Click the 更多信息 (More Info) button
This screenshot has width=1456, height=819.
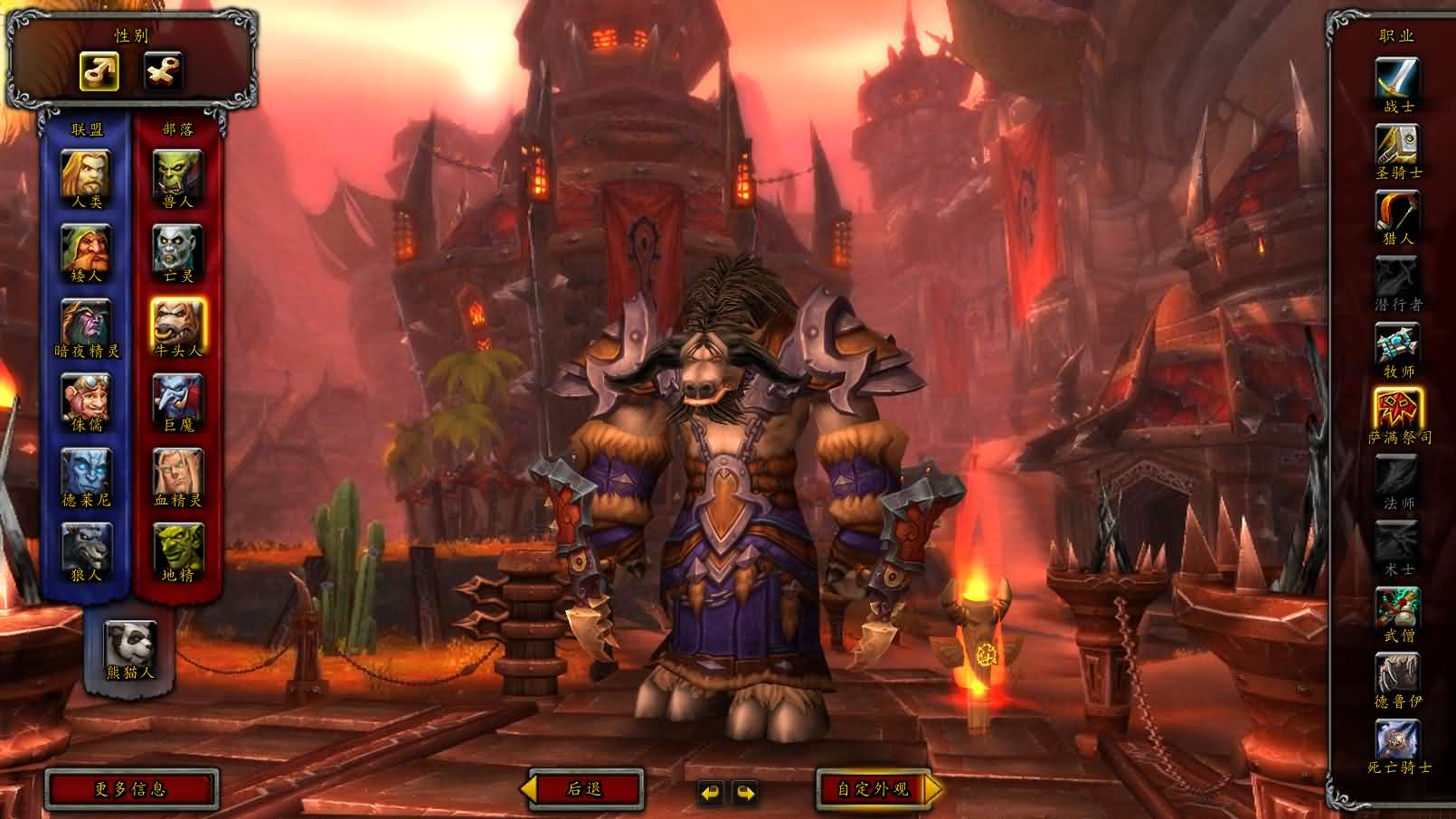[x=131, y=787]
